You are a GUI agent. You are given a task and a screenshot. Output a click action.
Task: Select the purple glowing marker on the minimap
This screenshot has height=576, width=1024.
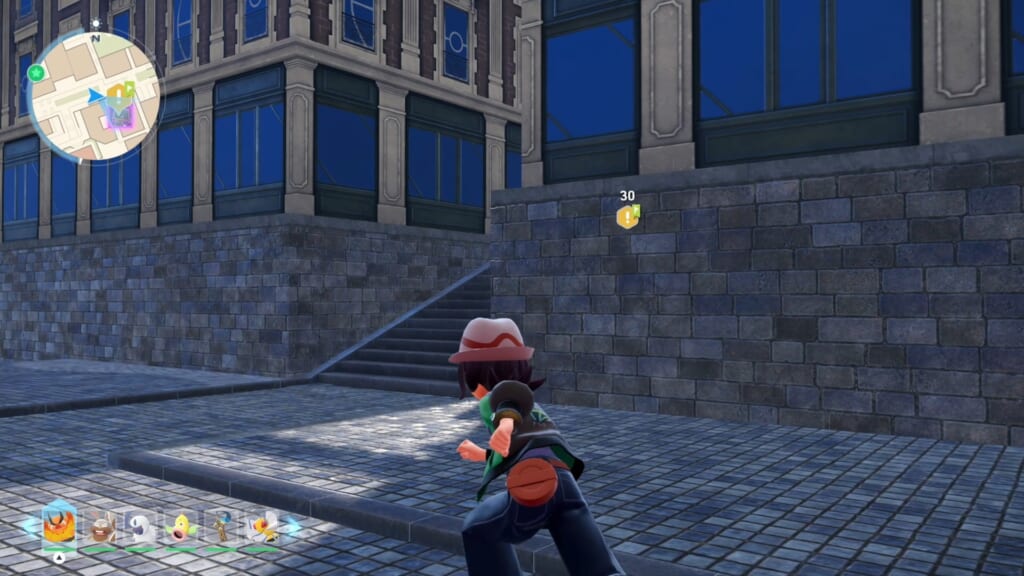tap(119, 115)
